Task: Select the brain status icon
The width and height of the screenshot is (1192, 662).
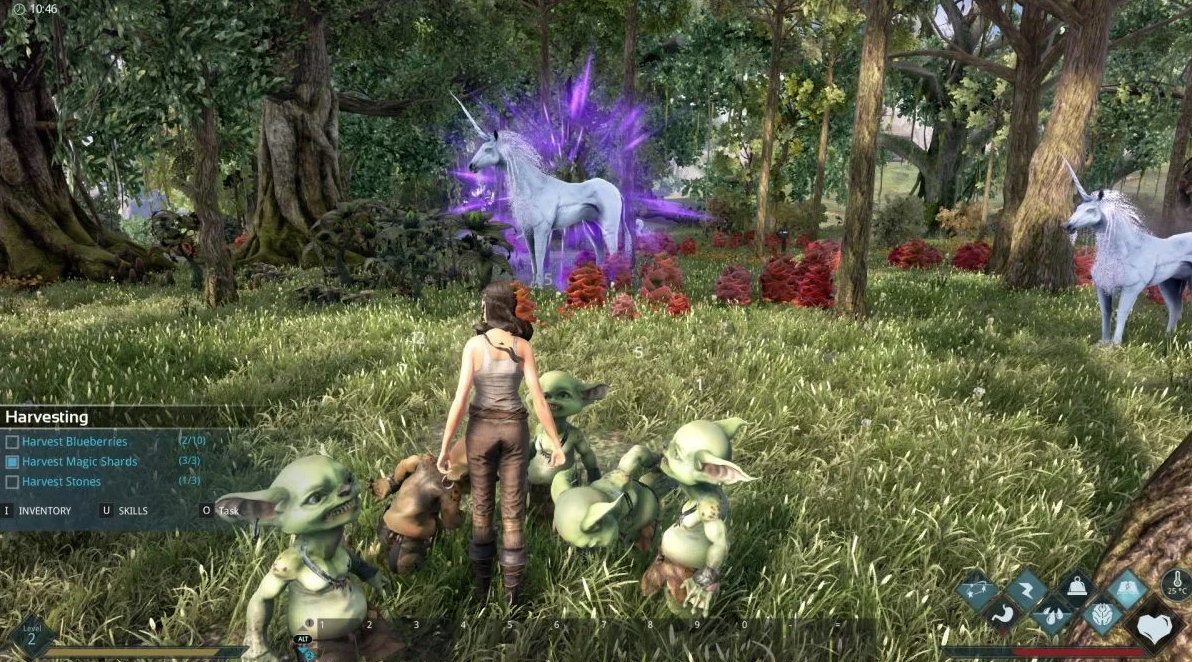Action: click(1103, 614)
